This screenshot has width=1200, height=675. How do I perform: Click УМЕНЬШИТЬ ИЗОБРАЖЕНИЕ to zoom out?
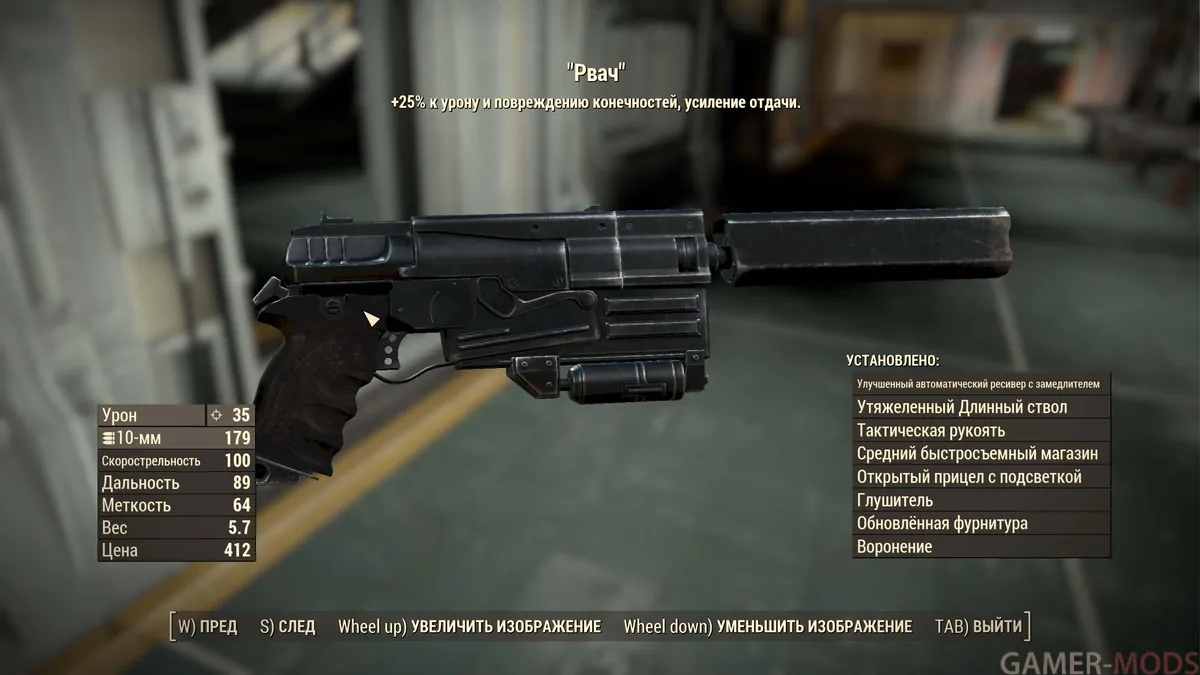point(767,627)
